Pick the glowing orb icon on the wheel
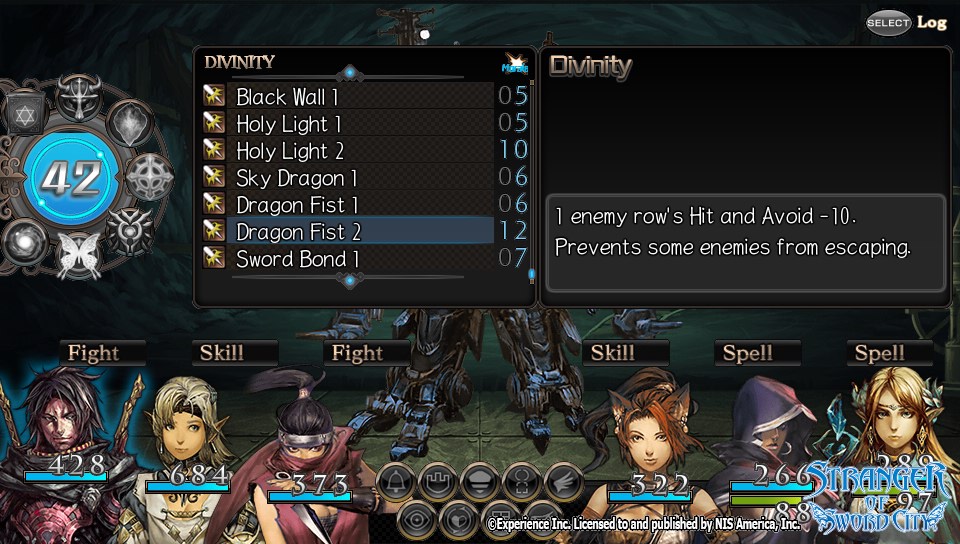This screenshot has height=544, width=960. point(22,241)
